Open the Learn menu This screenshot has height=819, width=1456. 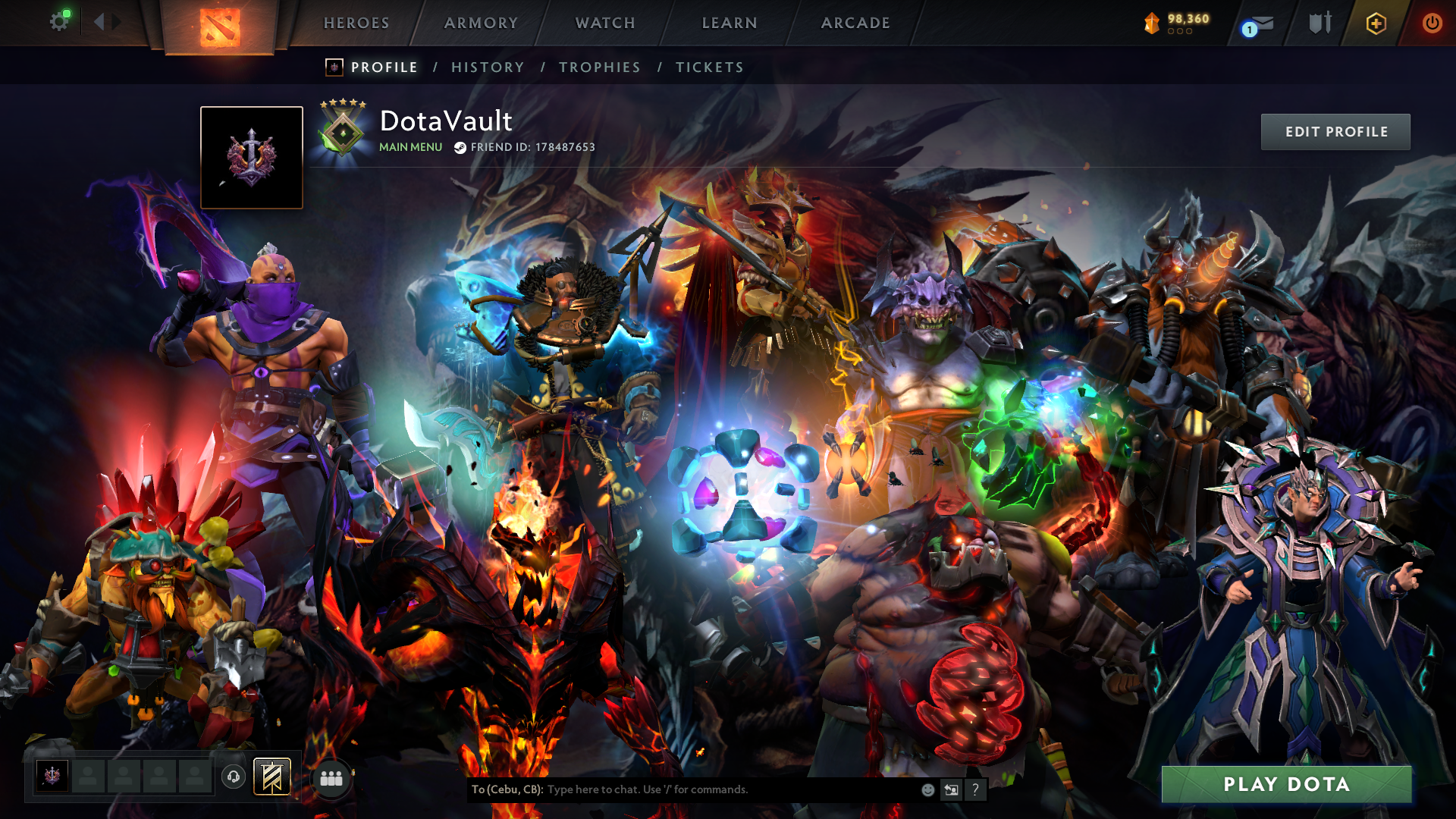click(730, 23)
